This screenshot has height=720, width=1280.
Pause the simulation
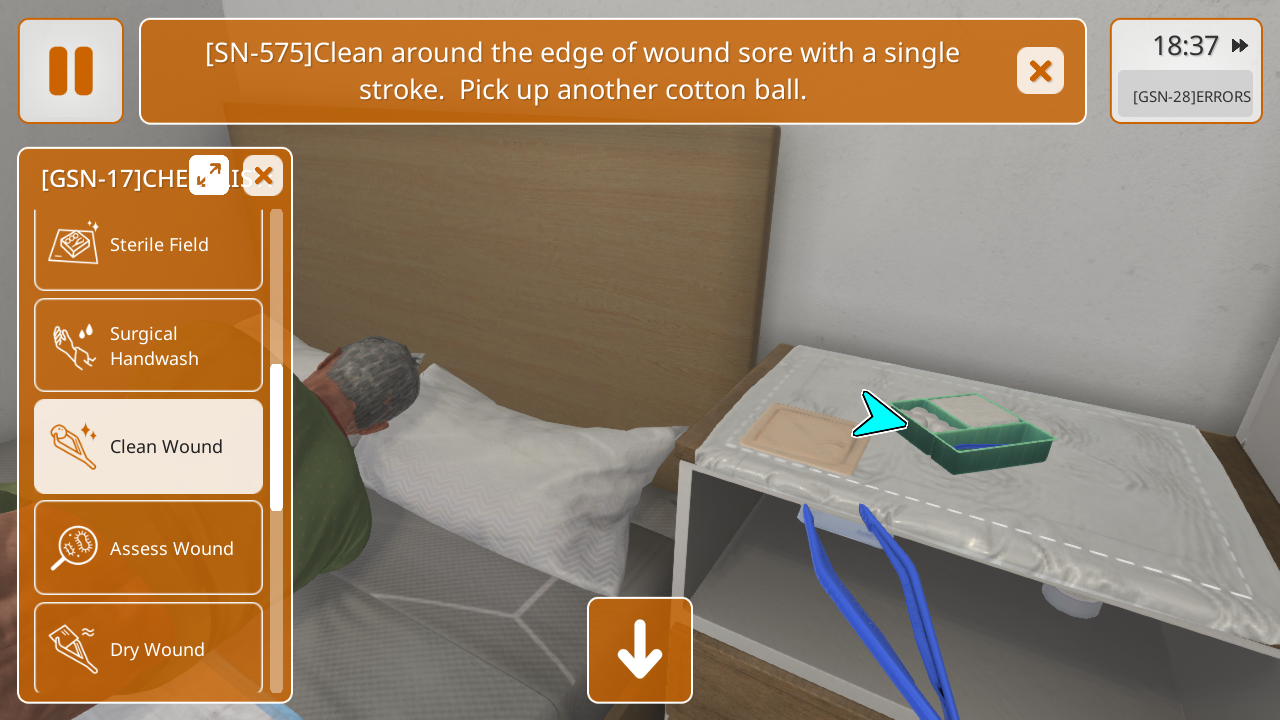coord(71,71)
